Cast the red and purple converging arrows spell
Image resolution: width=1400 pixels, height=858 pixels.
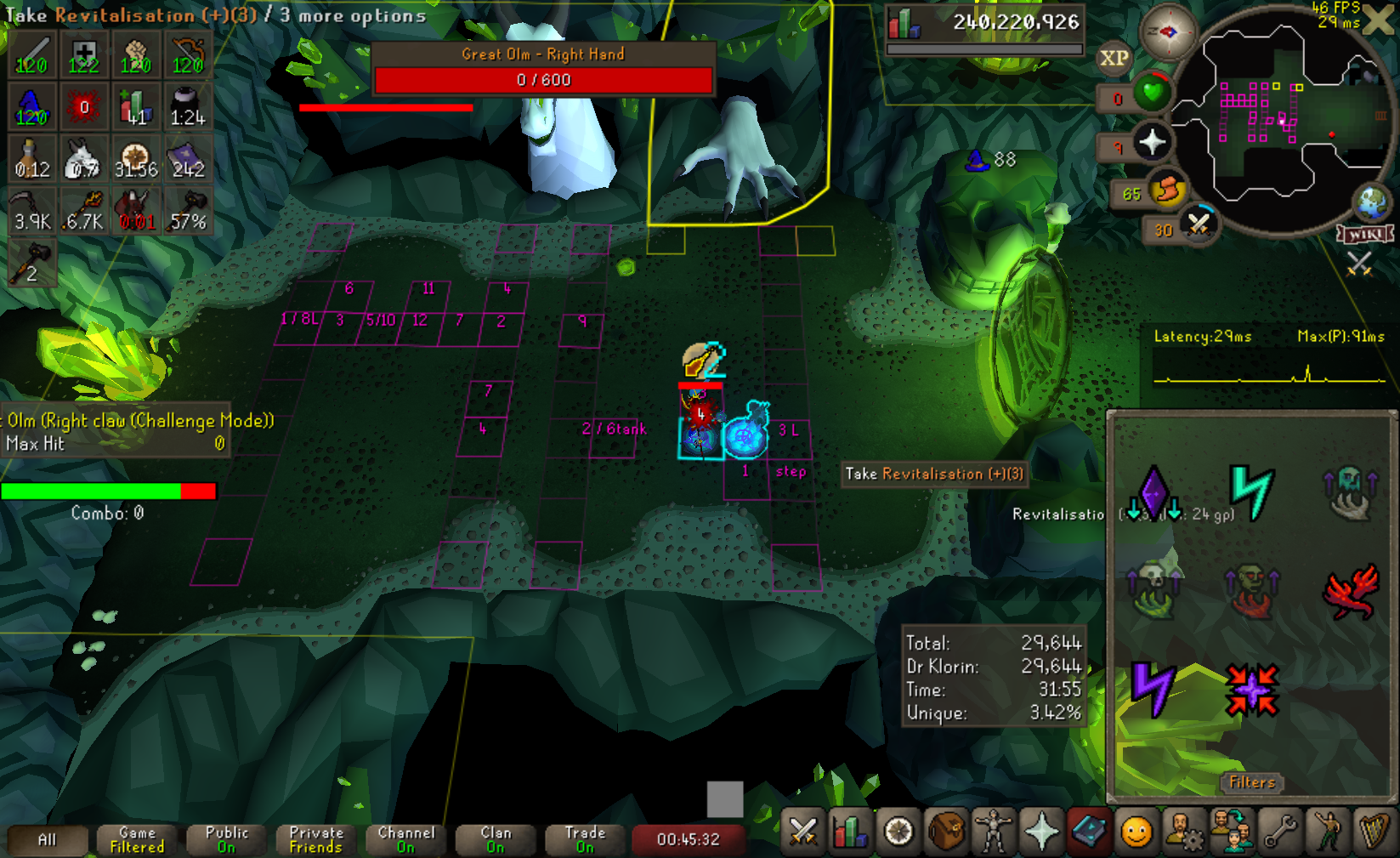pyautogui.click(x=1251, y=689)
